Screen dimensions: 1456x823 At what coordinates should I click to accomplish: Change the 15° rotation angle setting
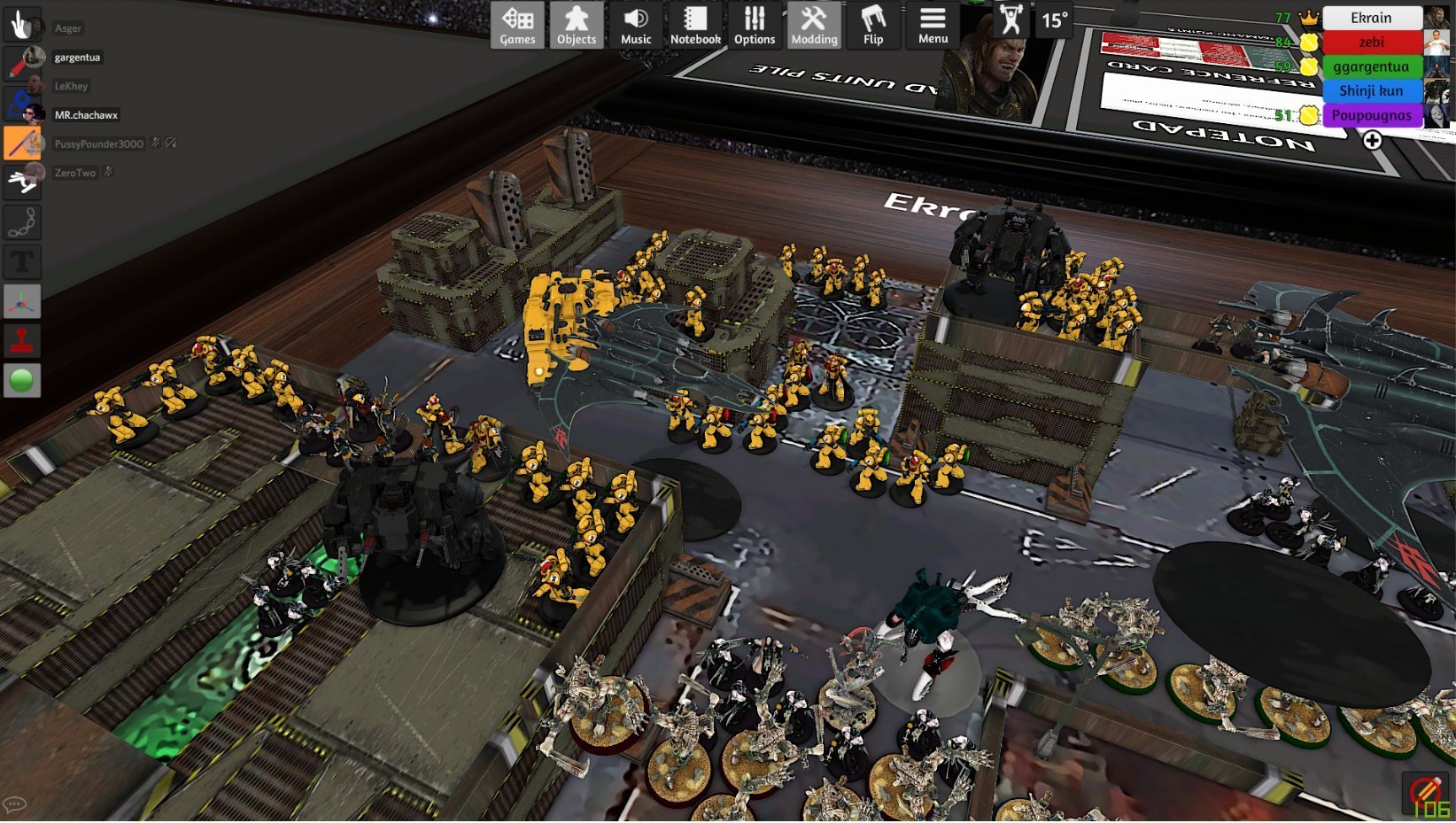(x=1054, y=19)
